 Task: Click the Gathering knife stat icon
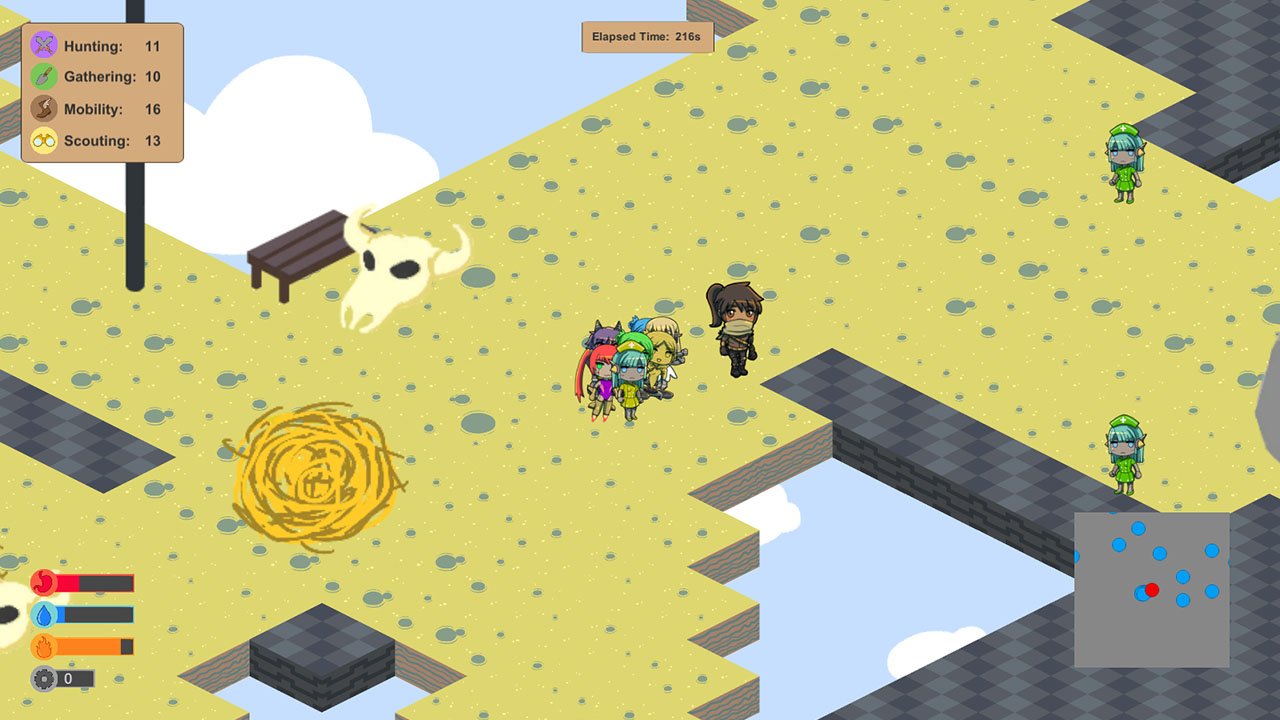click(42, 77)
